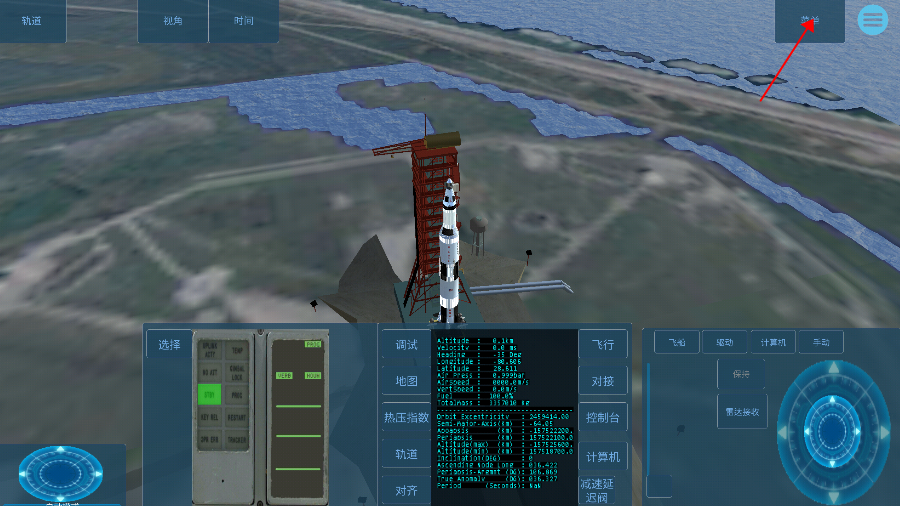Open the 热压指数 panel
The image size is (900, 506).
coord(406,417)
